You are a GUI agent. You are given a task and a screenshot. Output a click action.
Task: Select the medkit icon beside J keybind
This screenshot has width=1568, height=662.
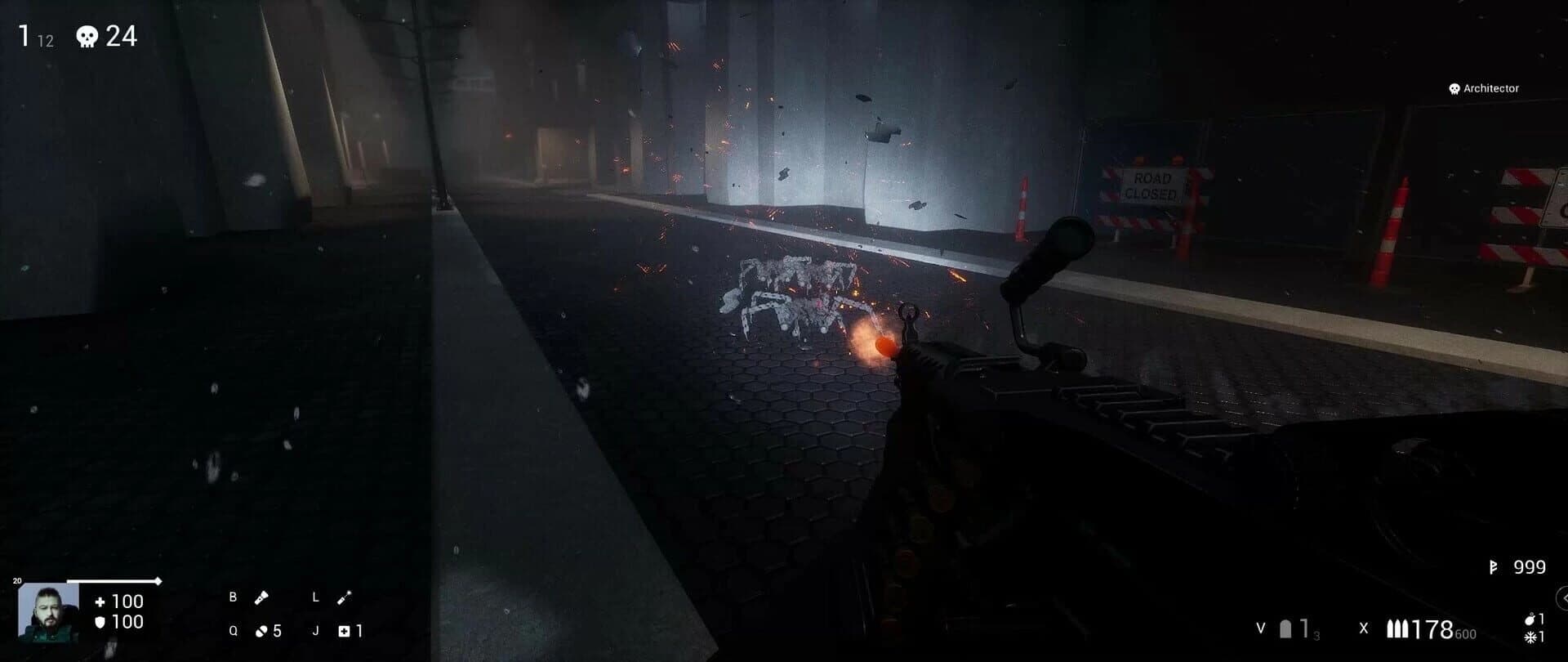(344, 631)
